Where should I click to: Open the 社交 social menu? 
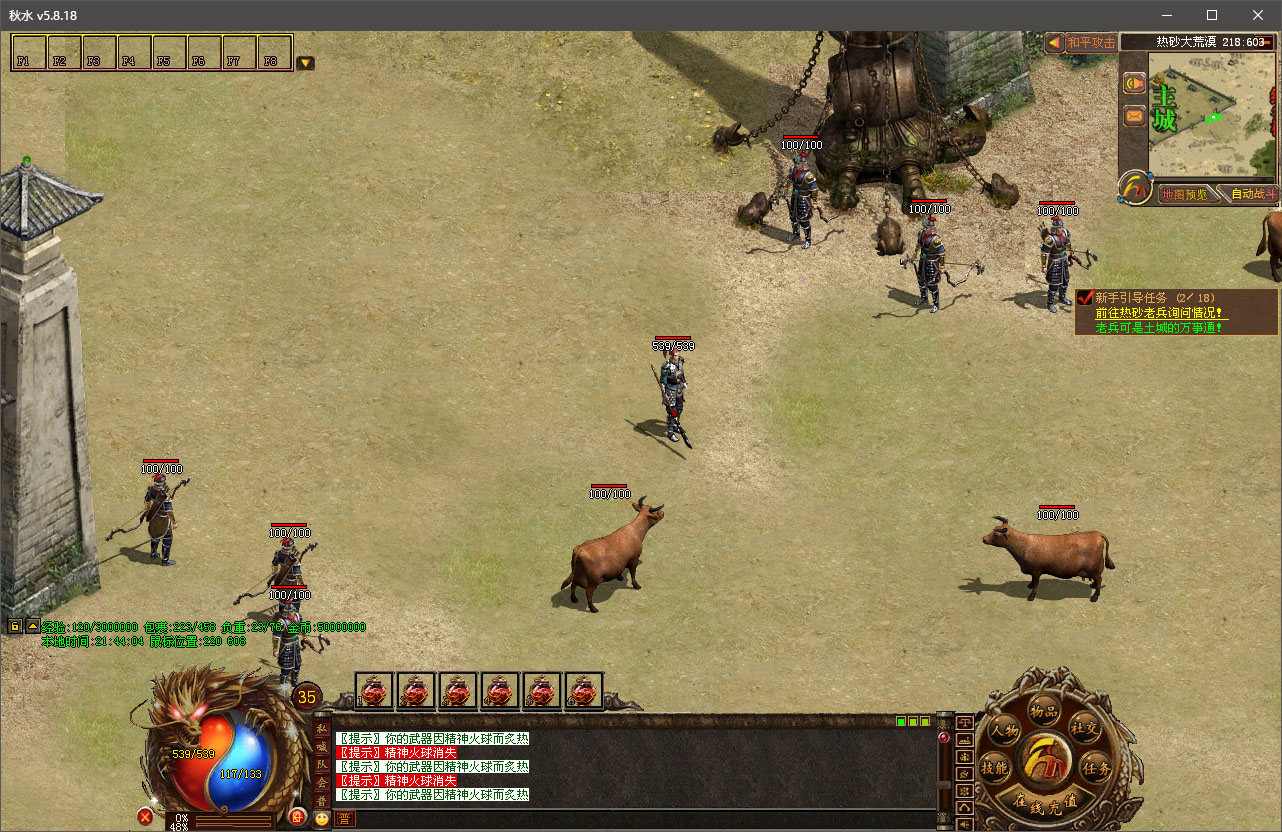1084,727
